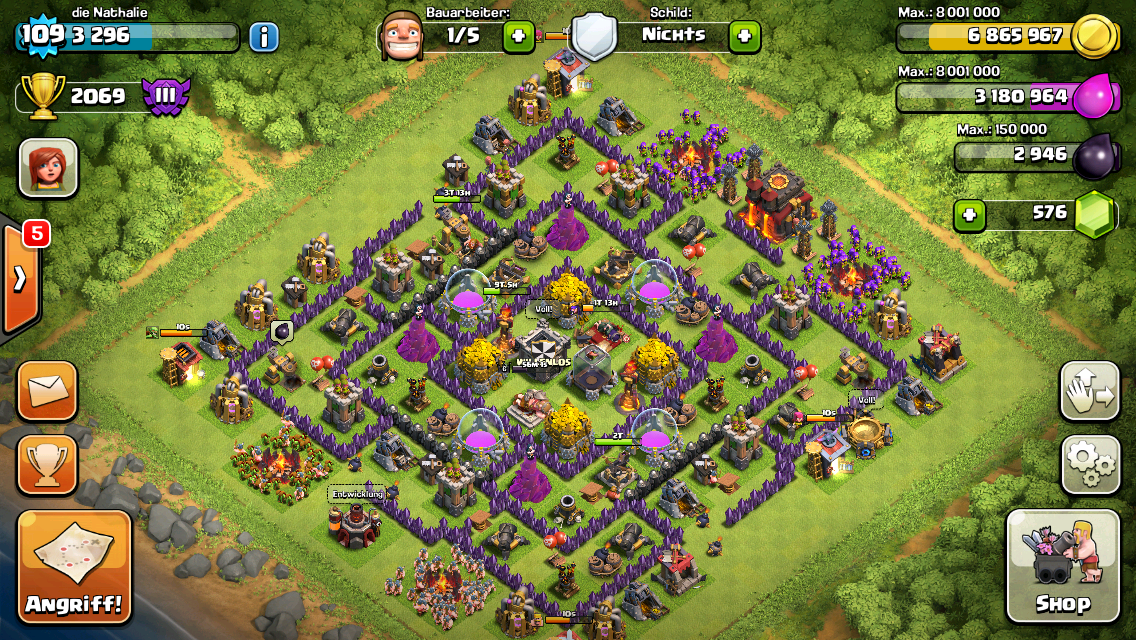The image size is (1136, 640).
Task: Open the red-haired player profile portrait
Action: [x=47, y=168]
